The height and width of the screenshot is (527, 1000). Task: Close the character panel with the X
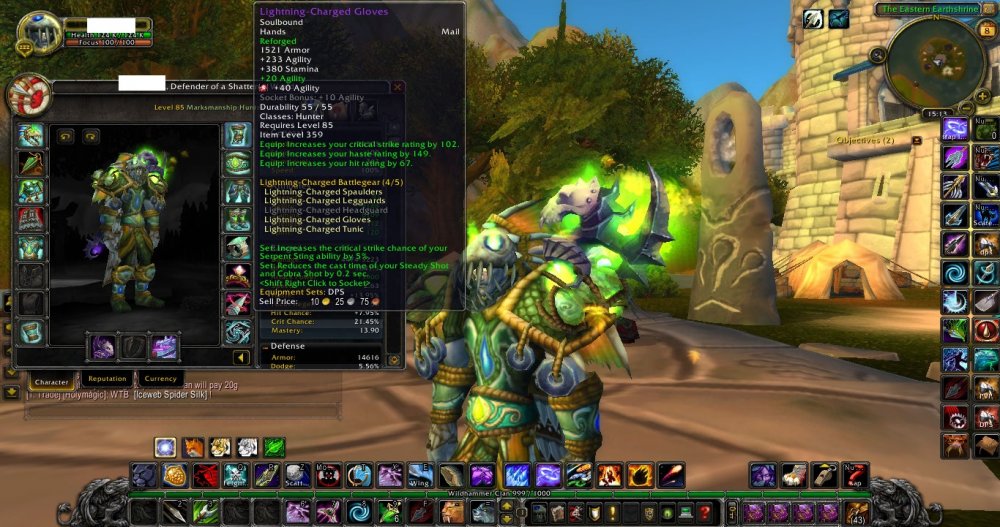(398, 87)
